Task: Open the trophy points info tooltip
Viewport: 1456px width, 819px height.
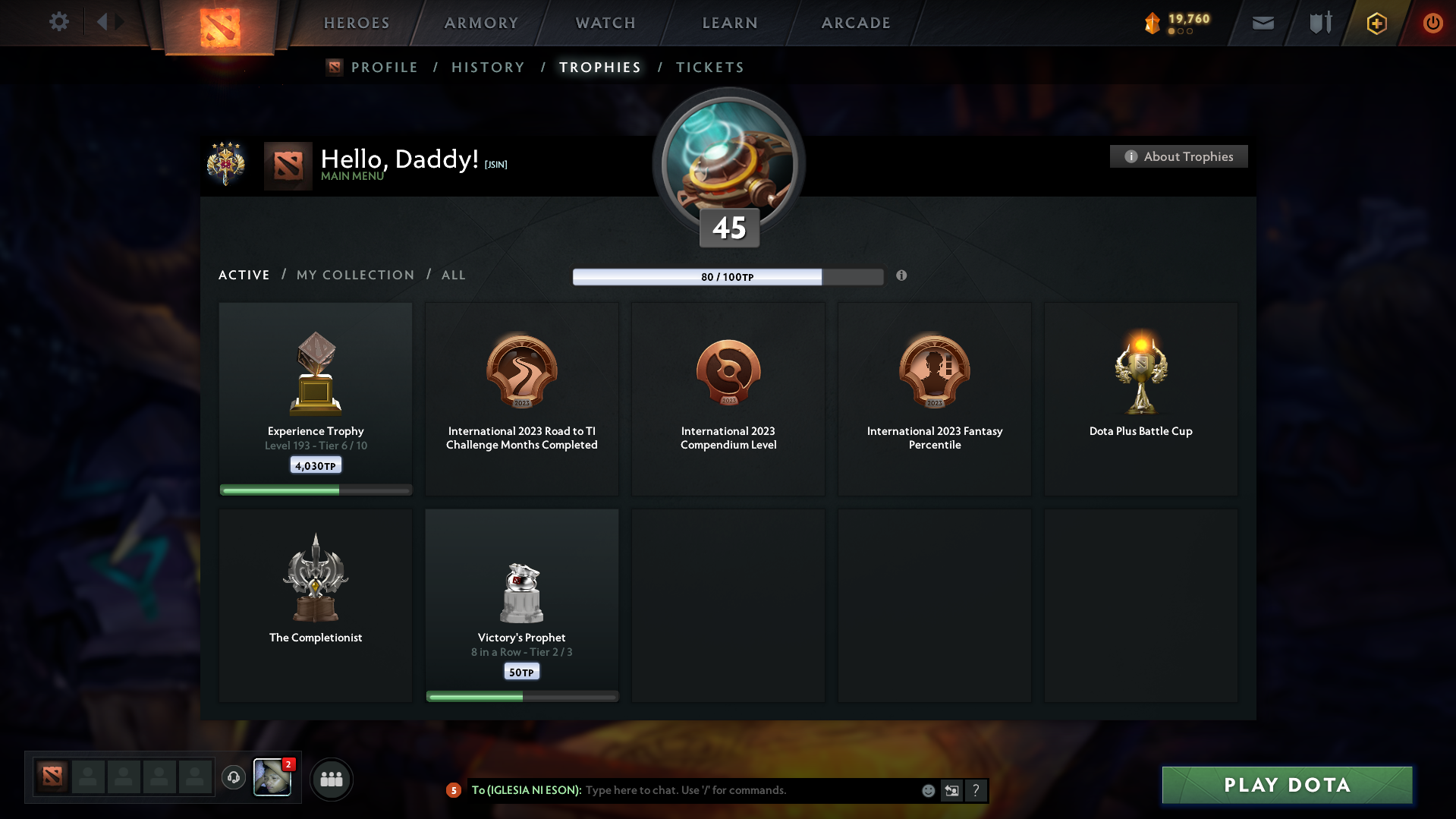Action: 901,276
